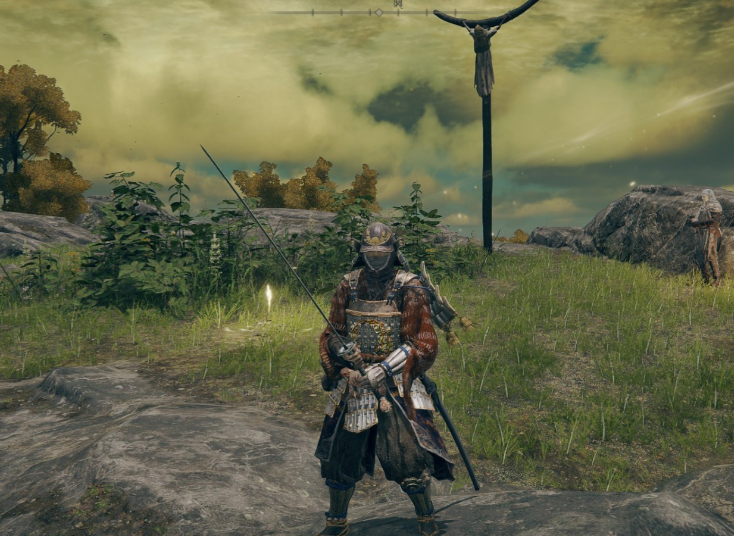
Task: Click the compass bar at top
Action: pyautogui.click(x=378, y=12)
